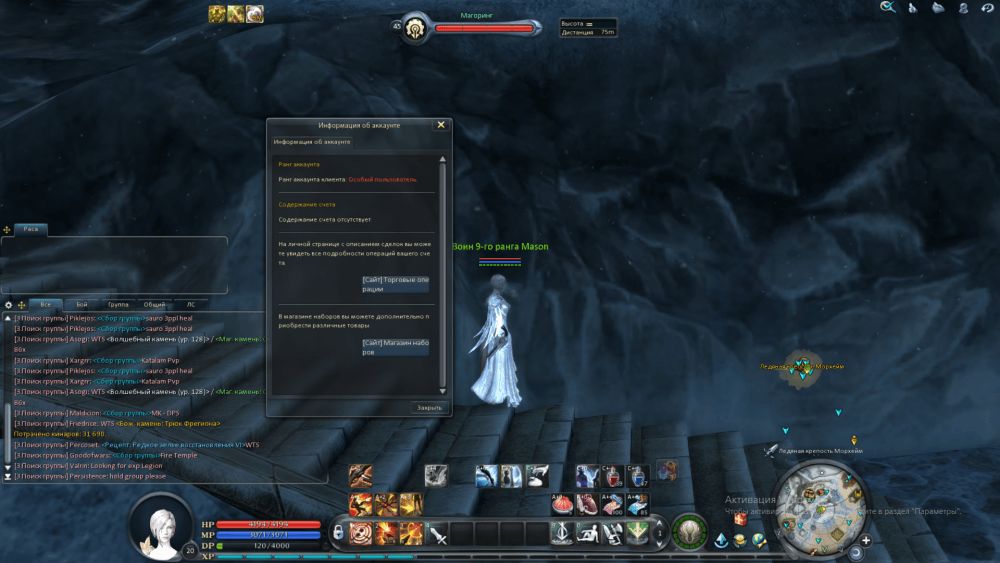The height and width of the screenshot is (563, 1000).
Task: Activate the sword skill on the hotbar
Action: pyautogui.click(x=438, y=534)
